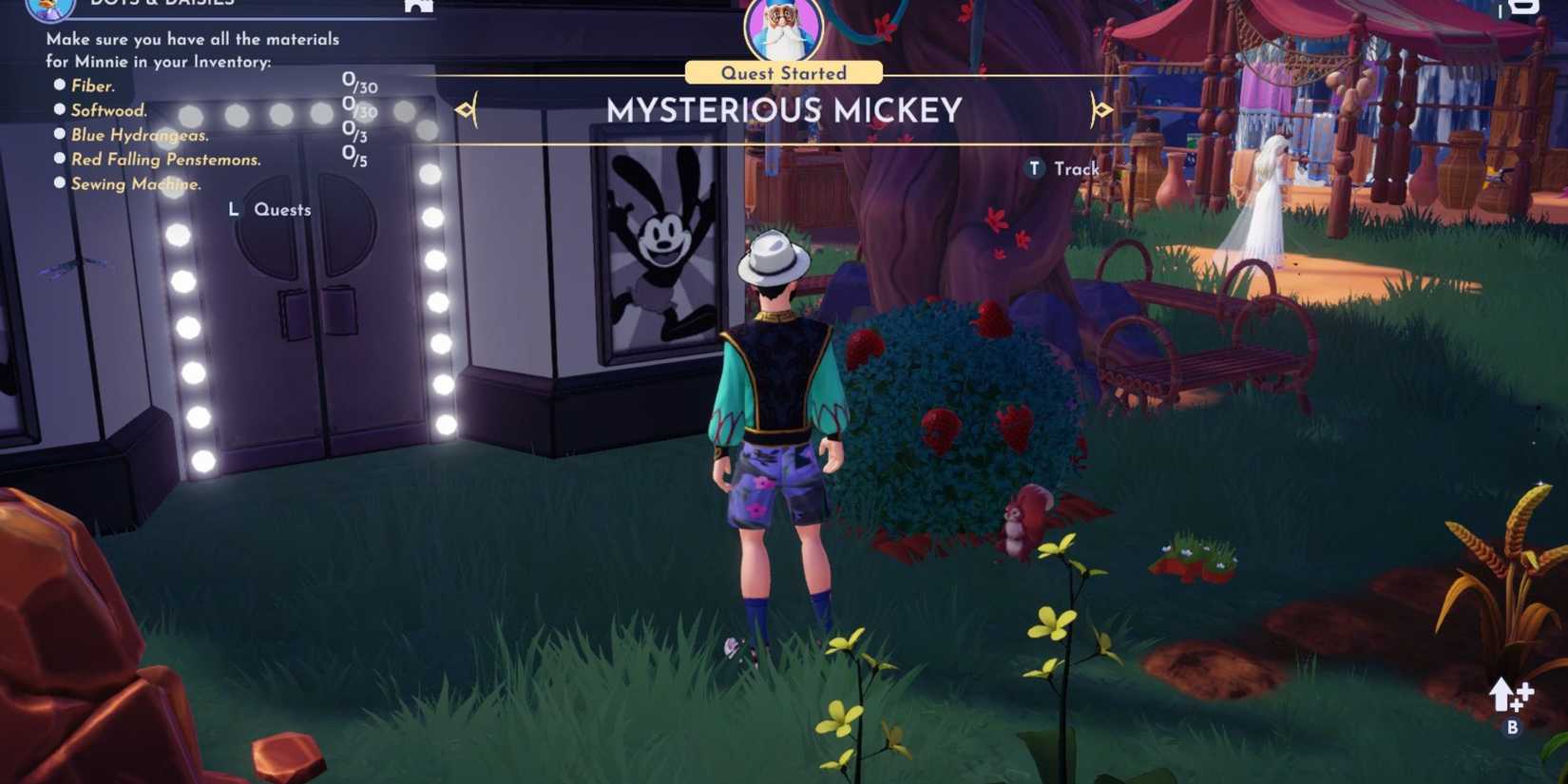Toggle the Fiber objective bullet

(59, 85)
